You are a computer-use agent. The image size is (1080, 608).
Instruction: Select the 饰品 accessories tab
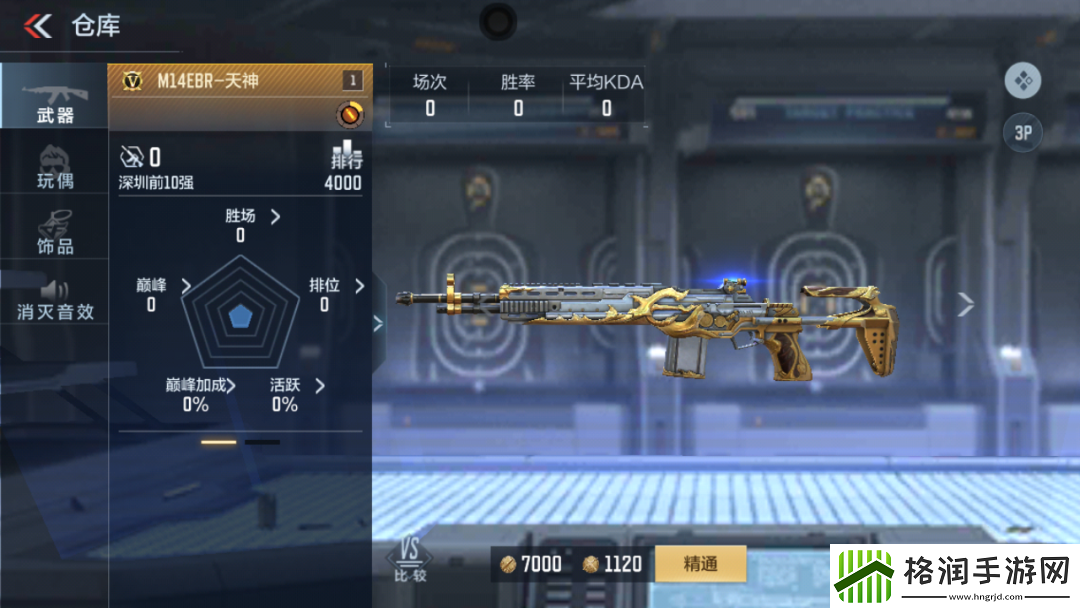(x=54, y=232)
